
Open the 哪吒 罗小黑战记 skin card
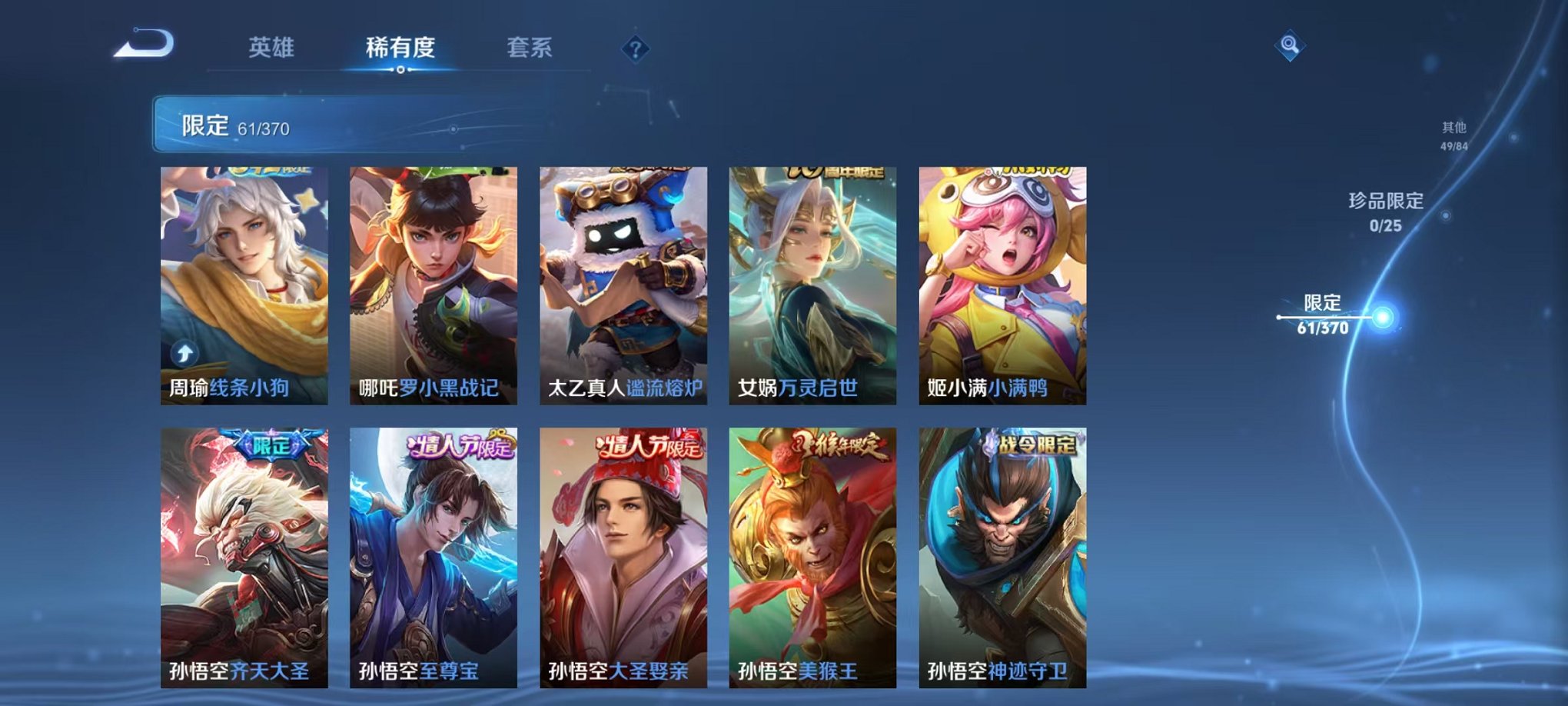point(434,285)
